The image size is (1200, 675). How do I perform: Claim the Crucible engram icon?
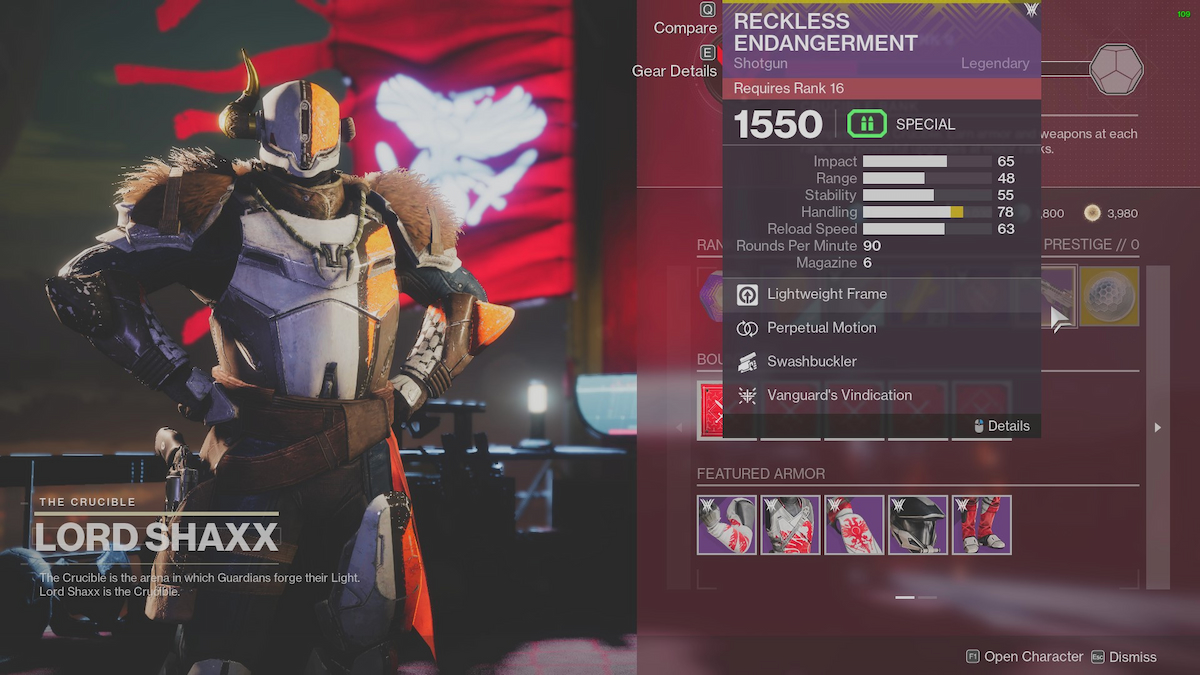pos(1116,69)
